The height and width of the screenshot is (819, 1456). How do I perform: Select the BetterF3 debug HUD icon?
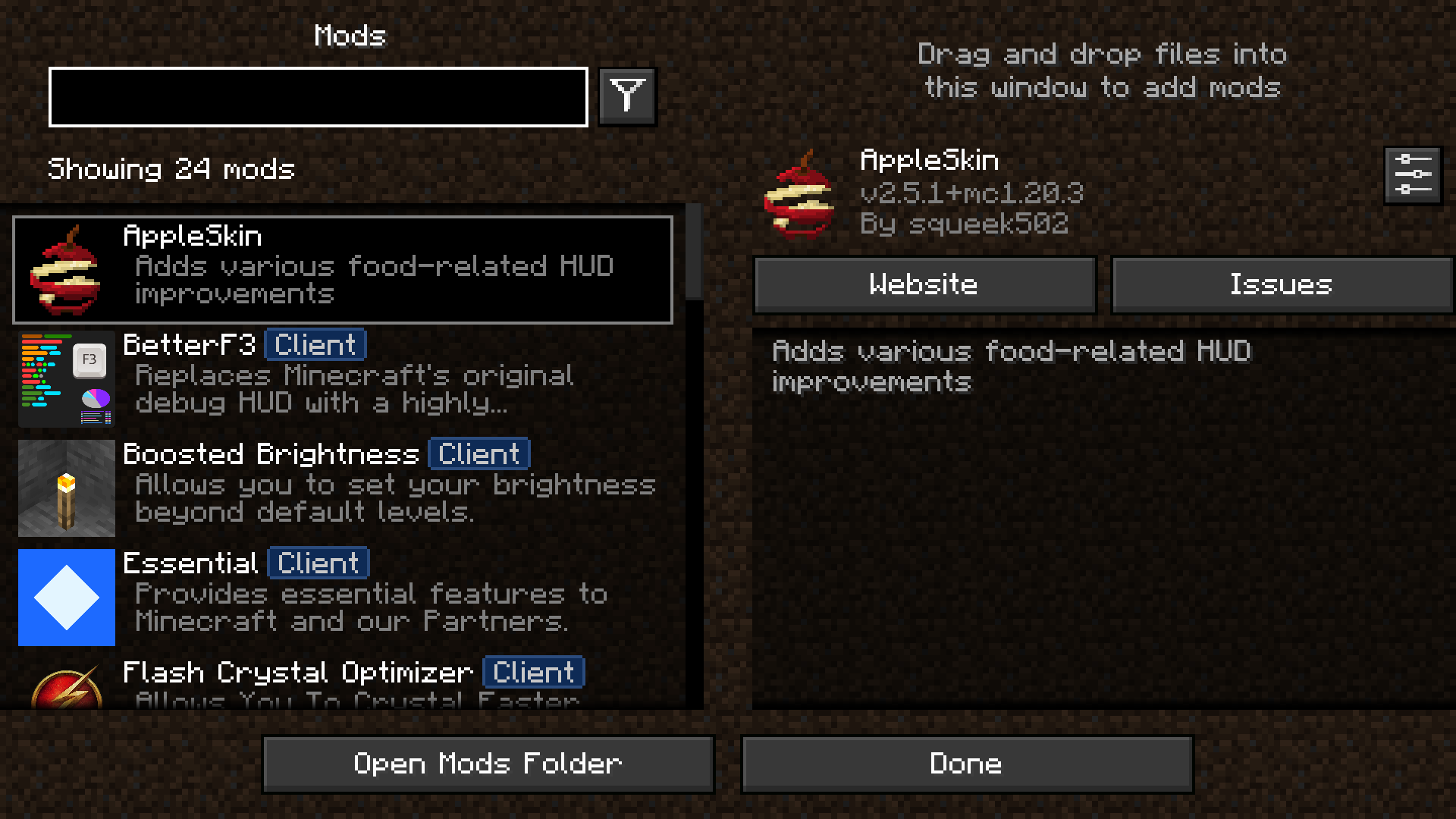coord(66,379)
